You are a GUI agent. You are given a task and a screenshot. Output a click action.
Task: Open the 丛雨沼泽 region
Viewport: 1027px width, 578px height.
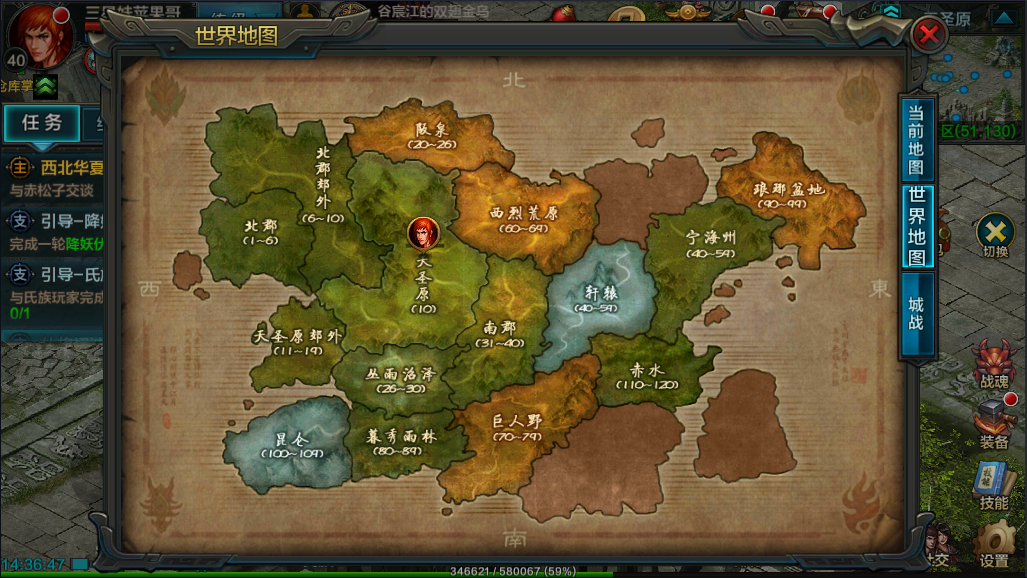tap(400, 379)
